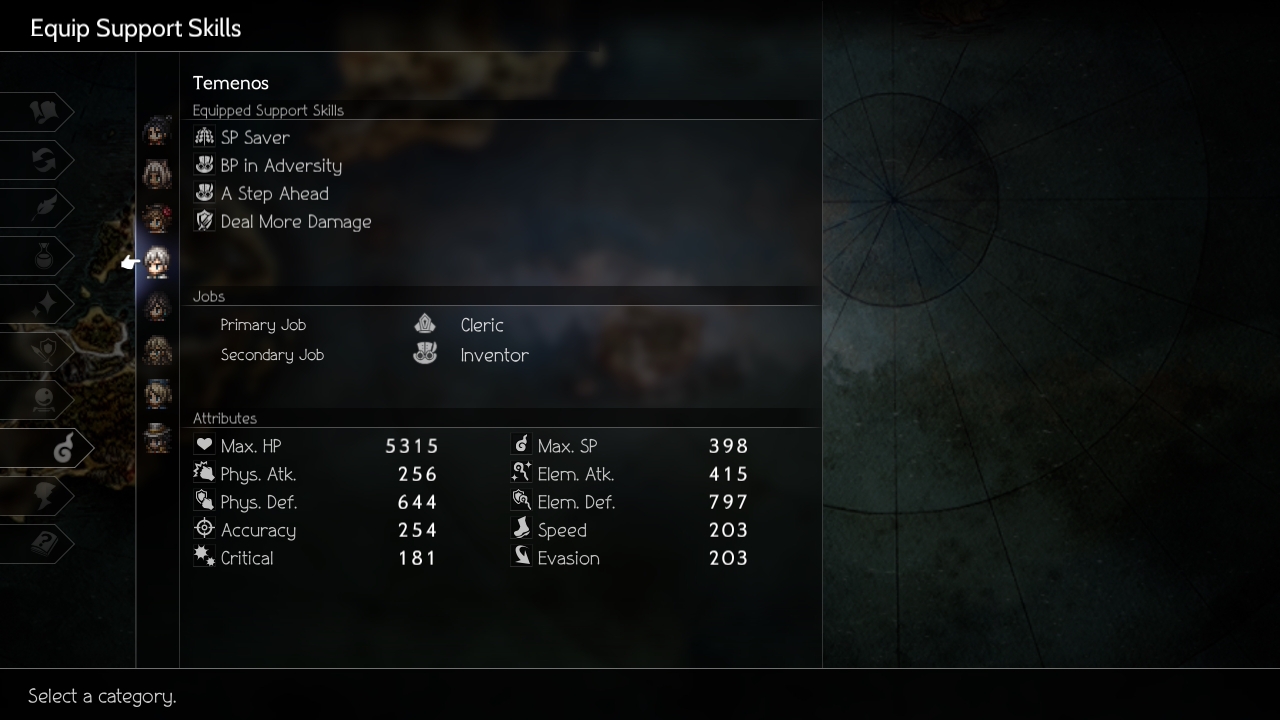Image resolution: width=1280 pixels, height=720 pixels.
Task: Choose the BP in Adversity skill
Action: (280, 166)
